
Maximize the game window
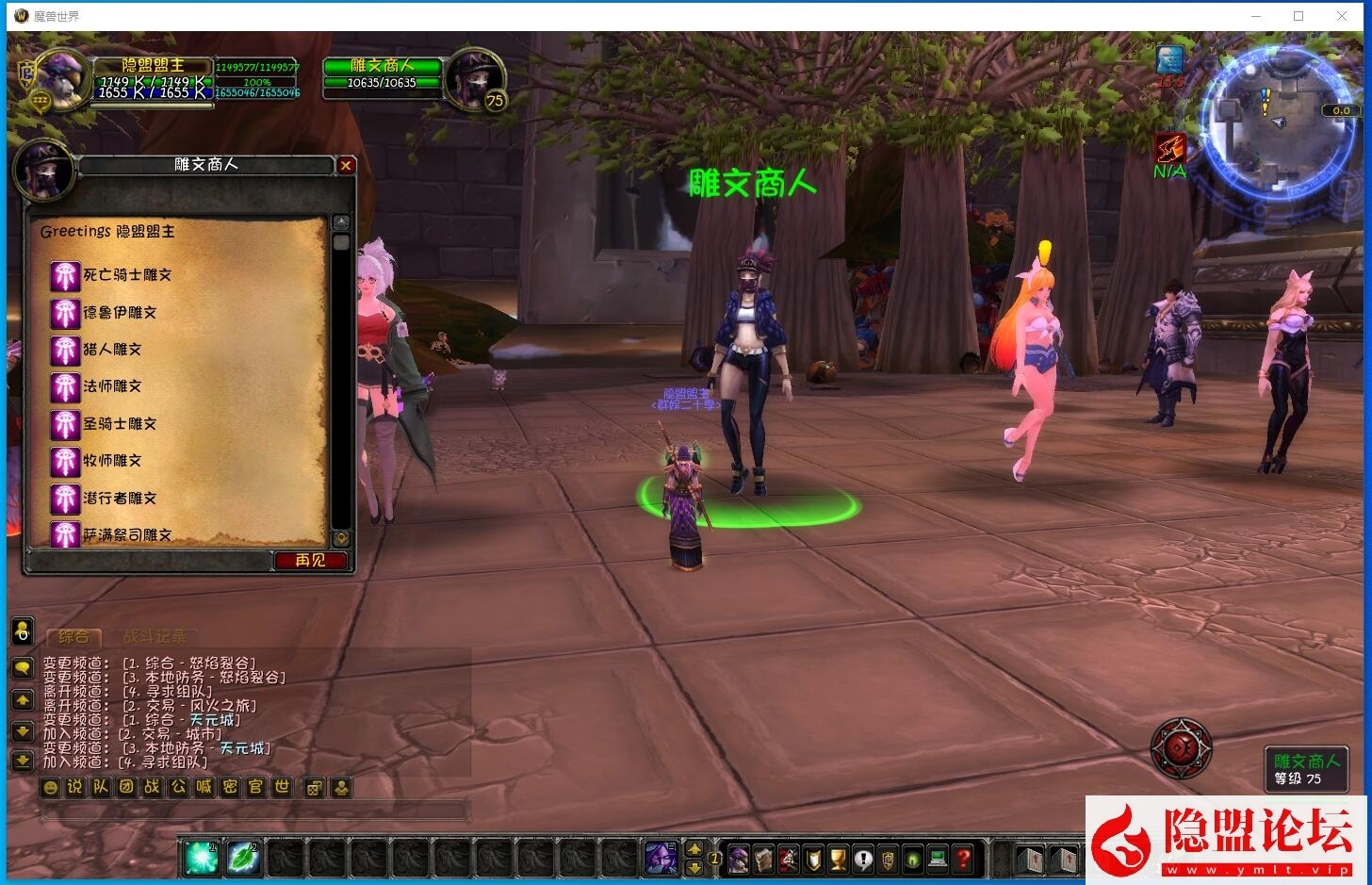(x=1298, y=16)
